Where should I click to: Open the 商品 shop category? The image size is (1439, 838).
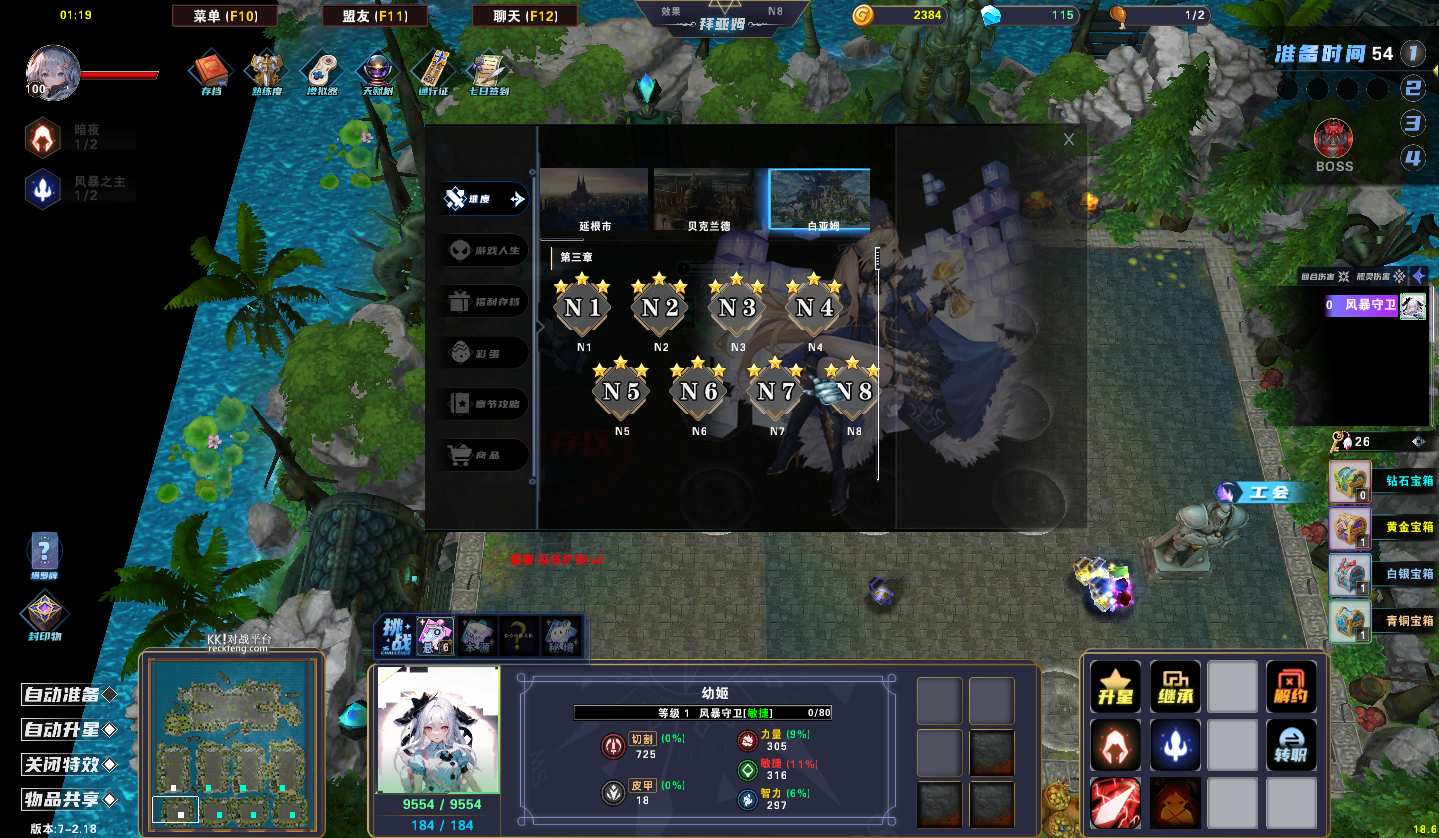tap(486, 456)
